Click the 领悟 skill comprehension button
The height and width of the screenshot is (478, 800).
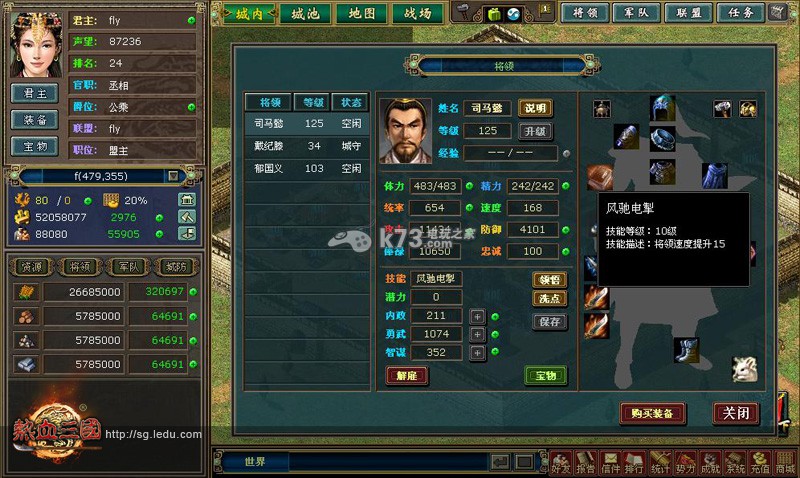(550, 279)
